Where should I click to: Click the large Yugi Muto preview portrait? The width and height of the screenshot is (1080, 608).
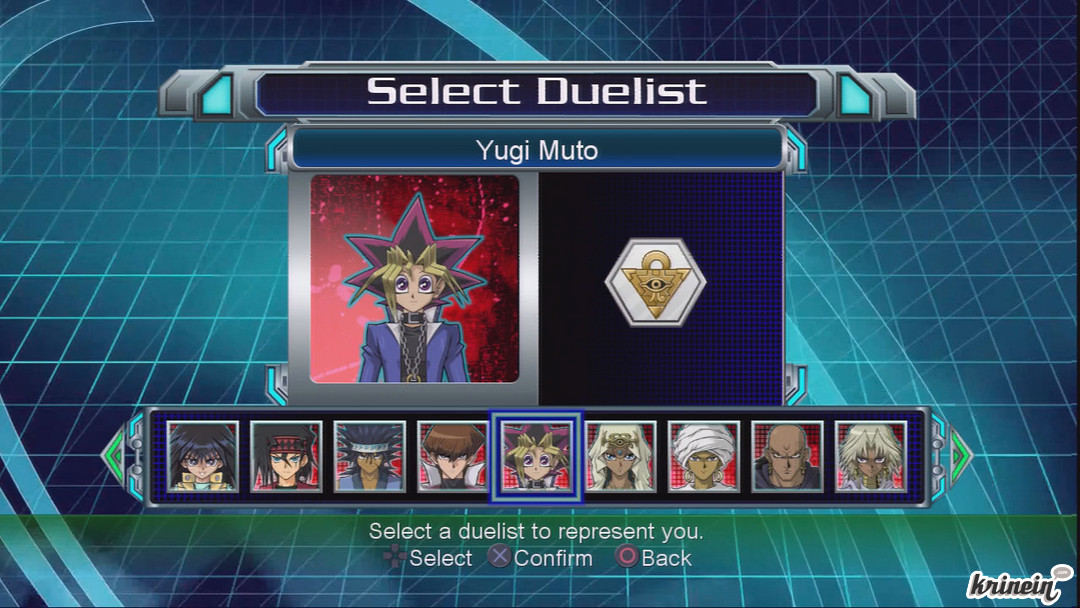415,279
